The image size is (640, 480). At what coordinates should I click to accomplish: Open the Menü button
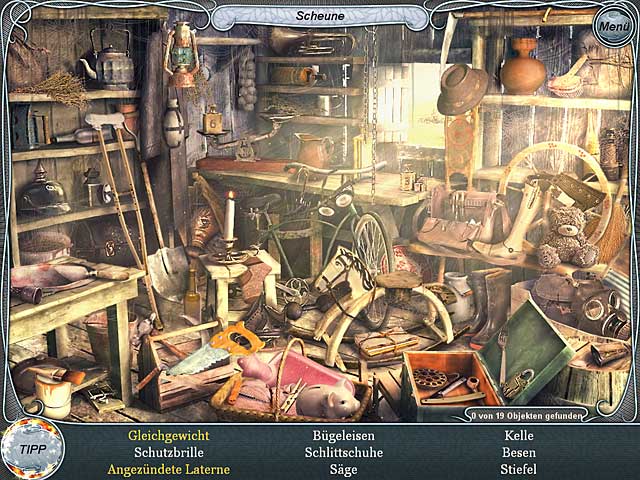[x=611, y=26]
